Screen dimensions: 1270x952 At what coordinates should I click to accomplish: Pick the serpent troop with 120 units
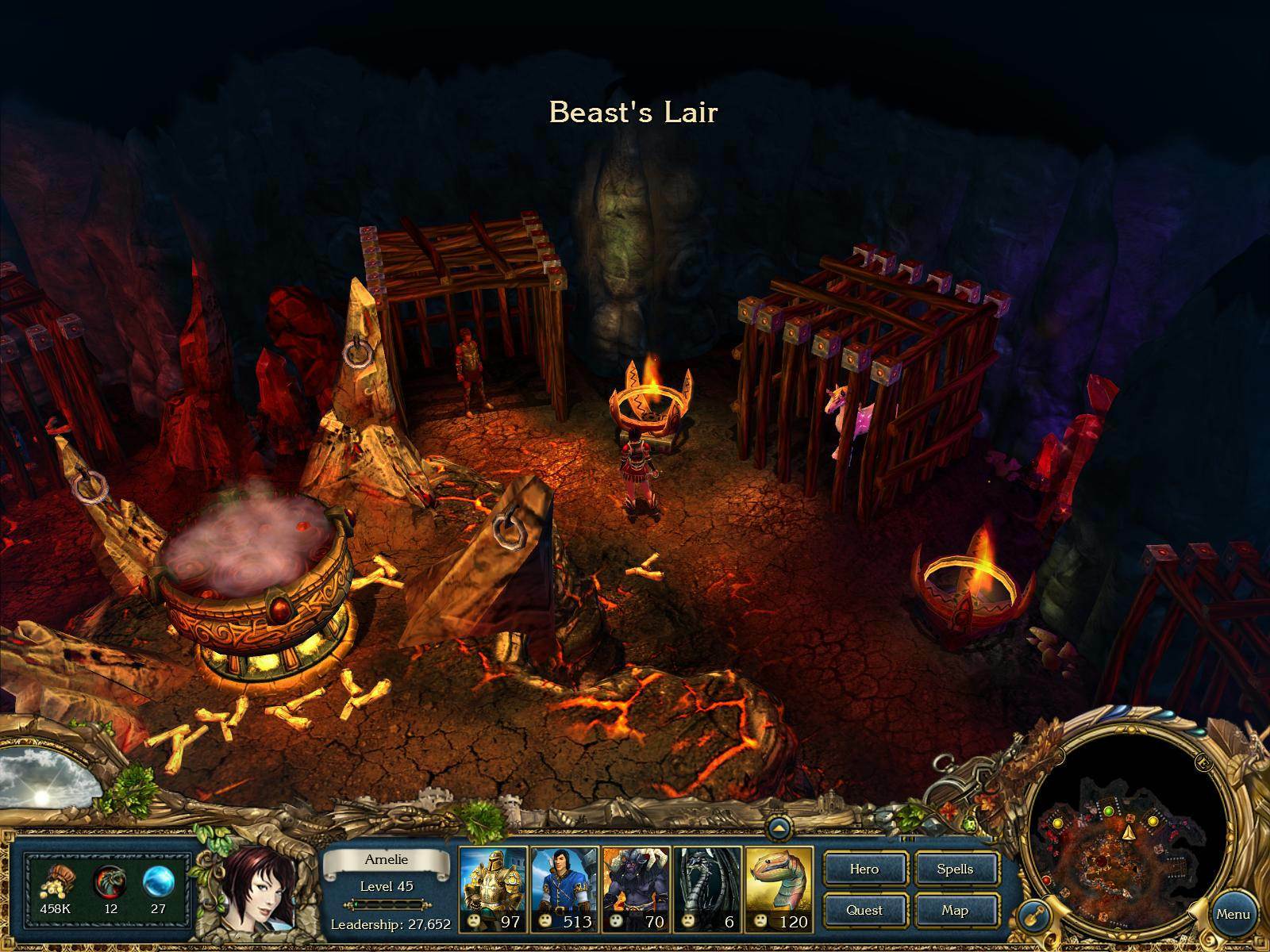[779, 889]
